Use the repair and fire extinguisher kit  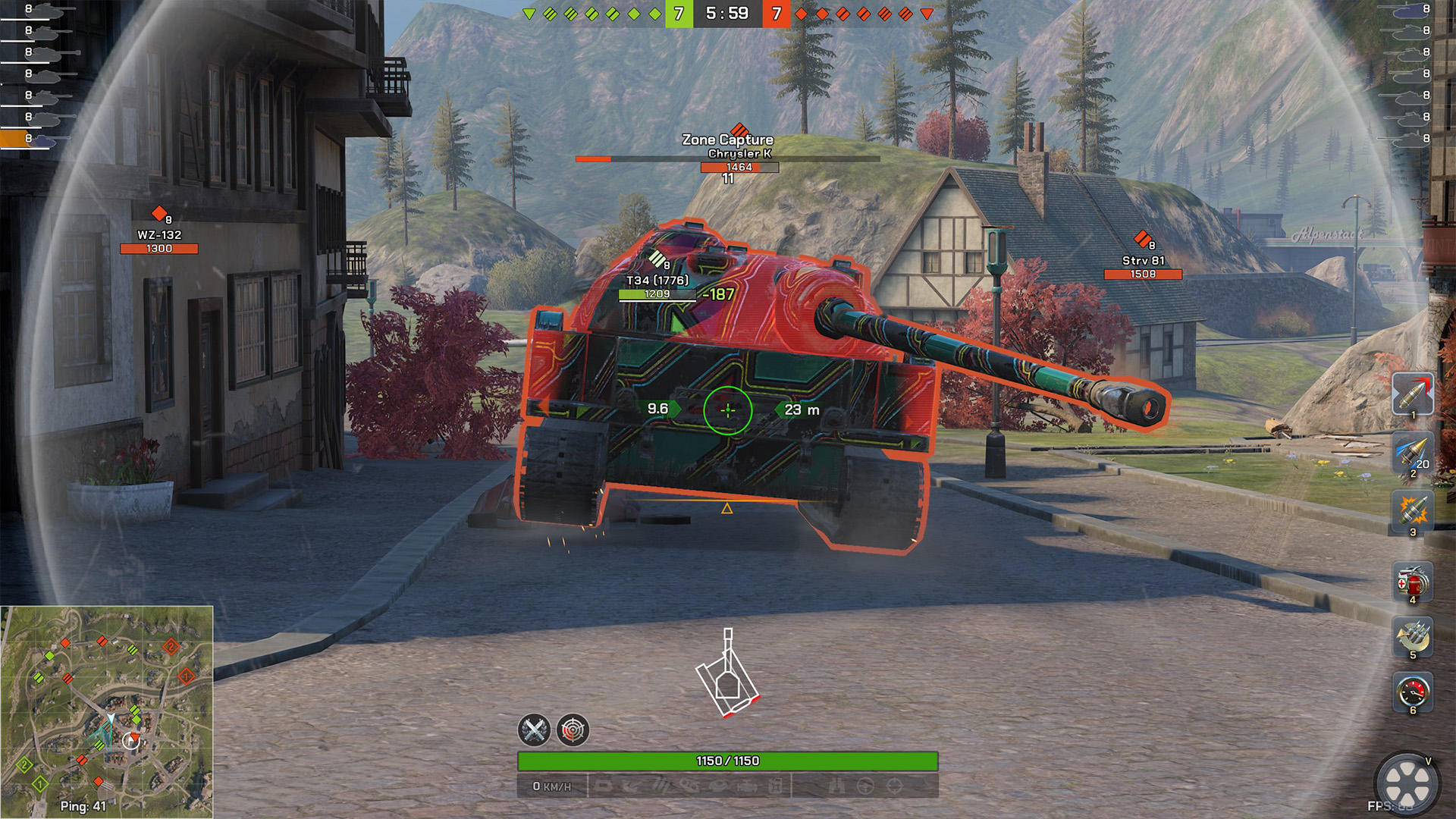[x=1412, y=582]
